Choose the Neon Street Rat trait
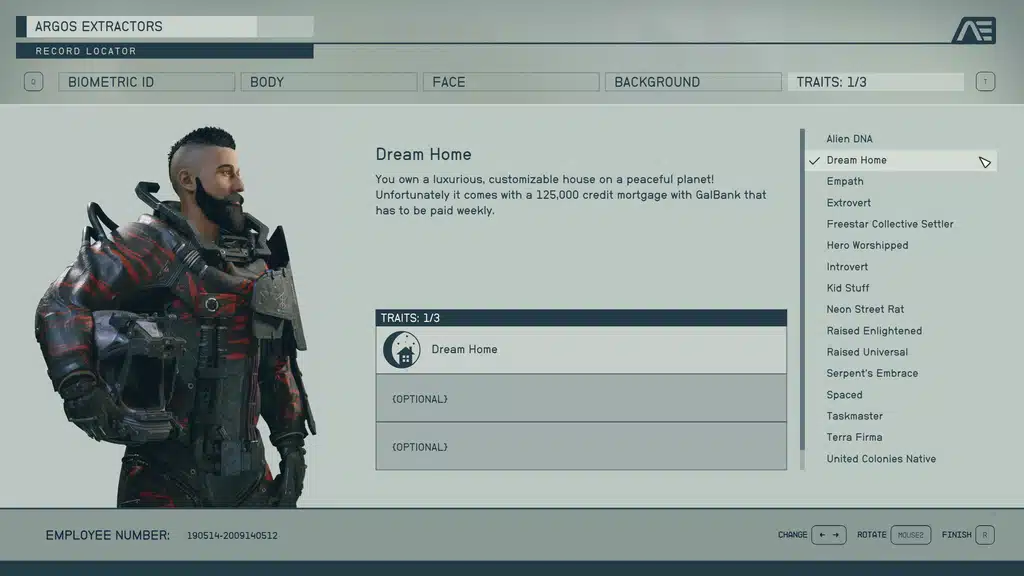 point(865,309)
